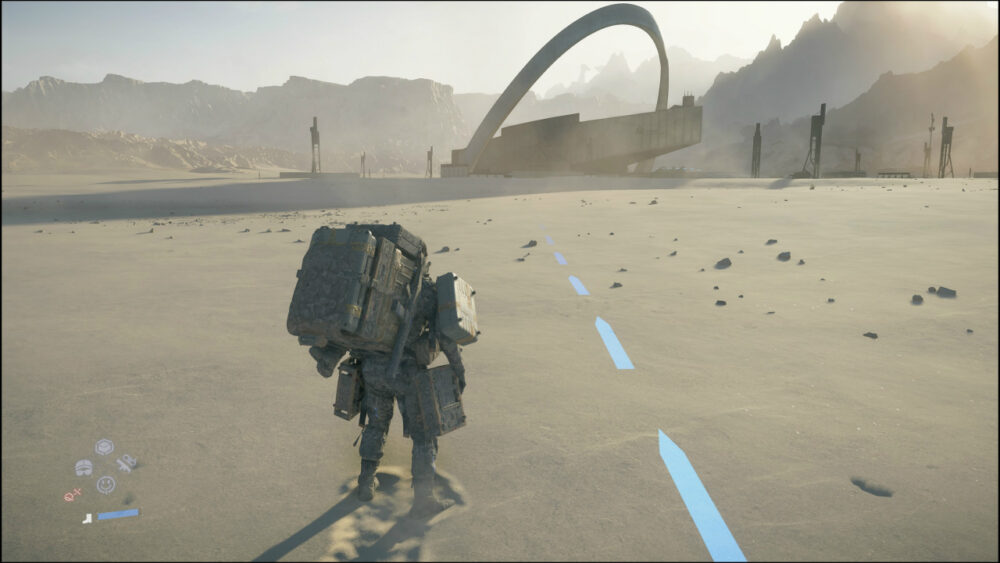Click the smiley face icon
Image resolution: width=1000 pixels, height=563 pixels.
105,484
